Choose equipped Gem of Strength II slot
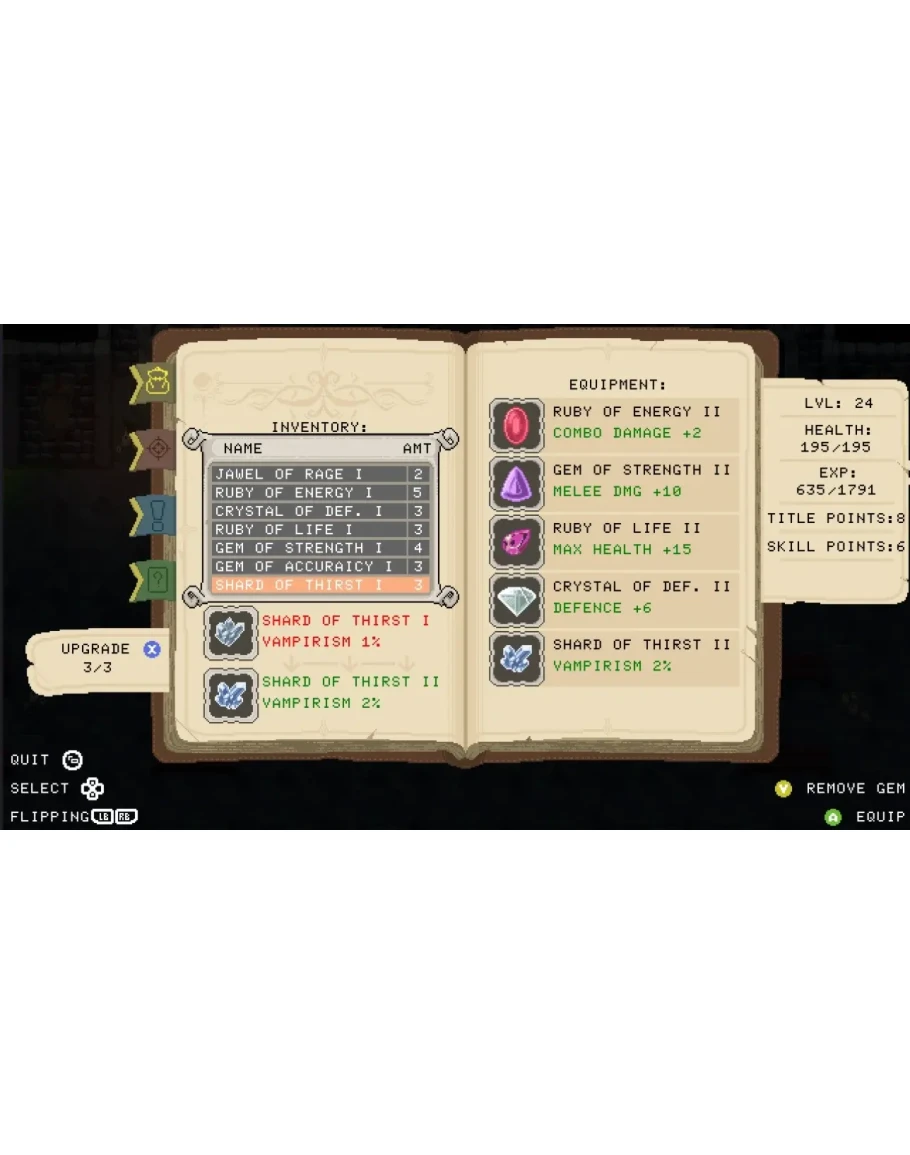The width and height of the screenshot is (910, 1155). 614,482
